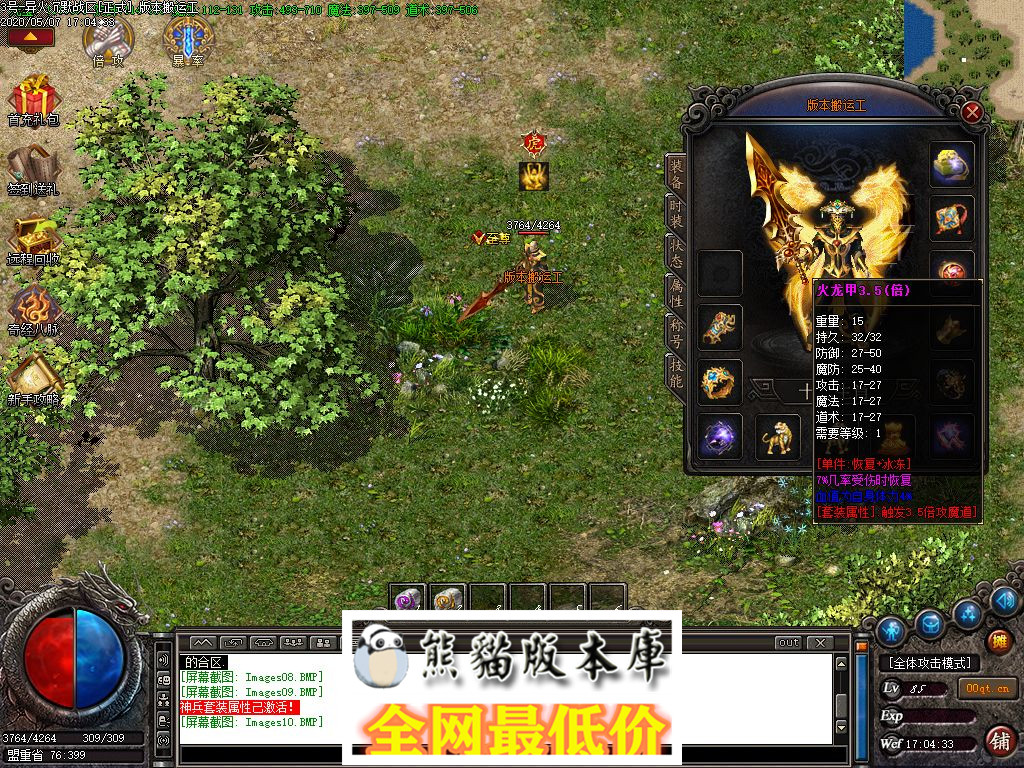Close the character equipment panel
The image size is (1024, 768).
pos(972,113)
